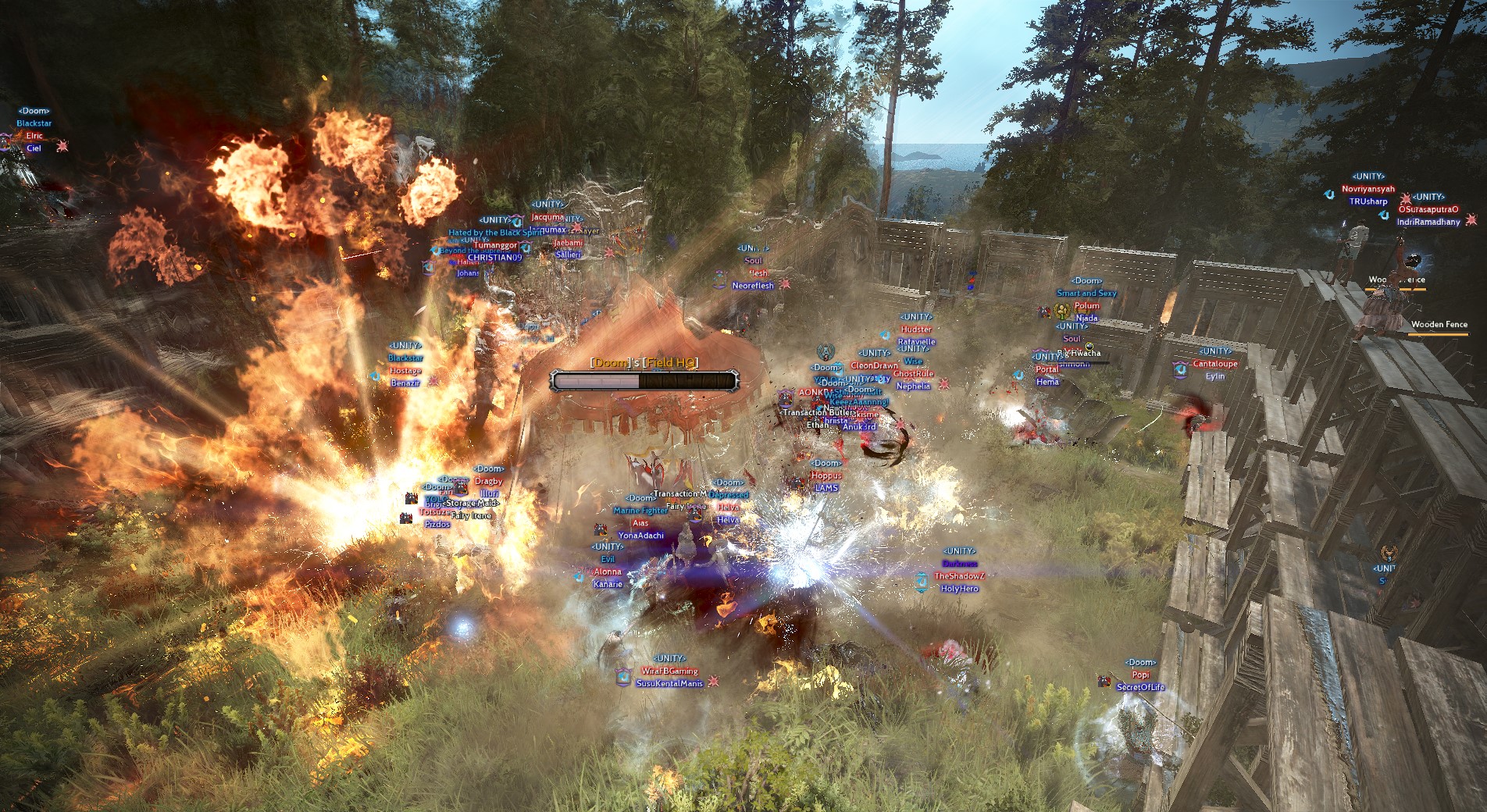Click the red spiked marker near Nephelia
1487x812 pixels.
(x=943, y=384)
